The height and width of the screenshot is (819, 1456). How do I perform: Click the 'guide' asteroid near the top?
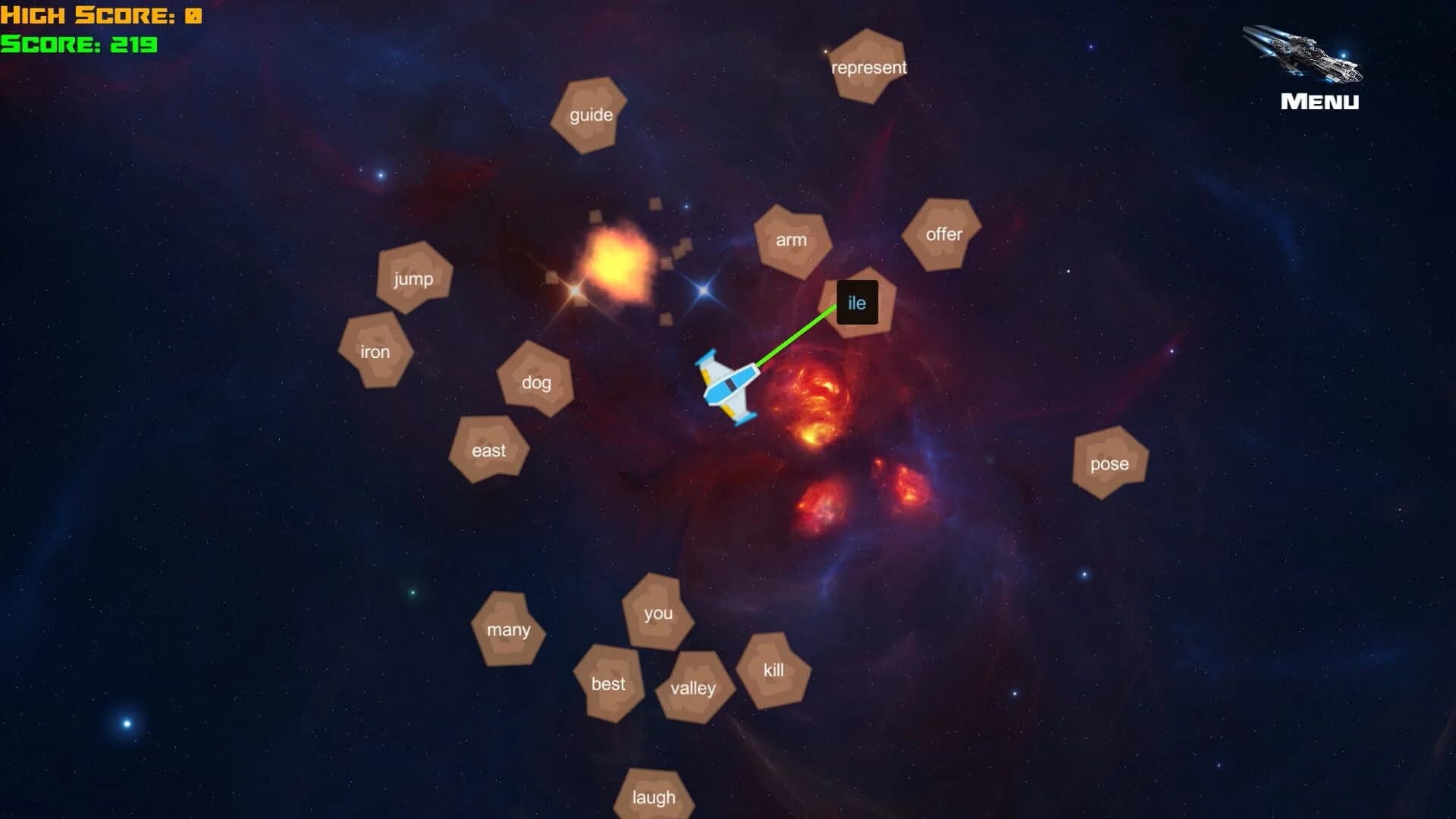[591, 115]
